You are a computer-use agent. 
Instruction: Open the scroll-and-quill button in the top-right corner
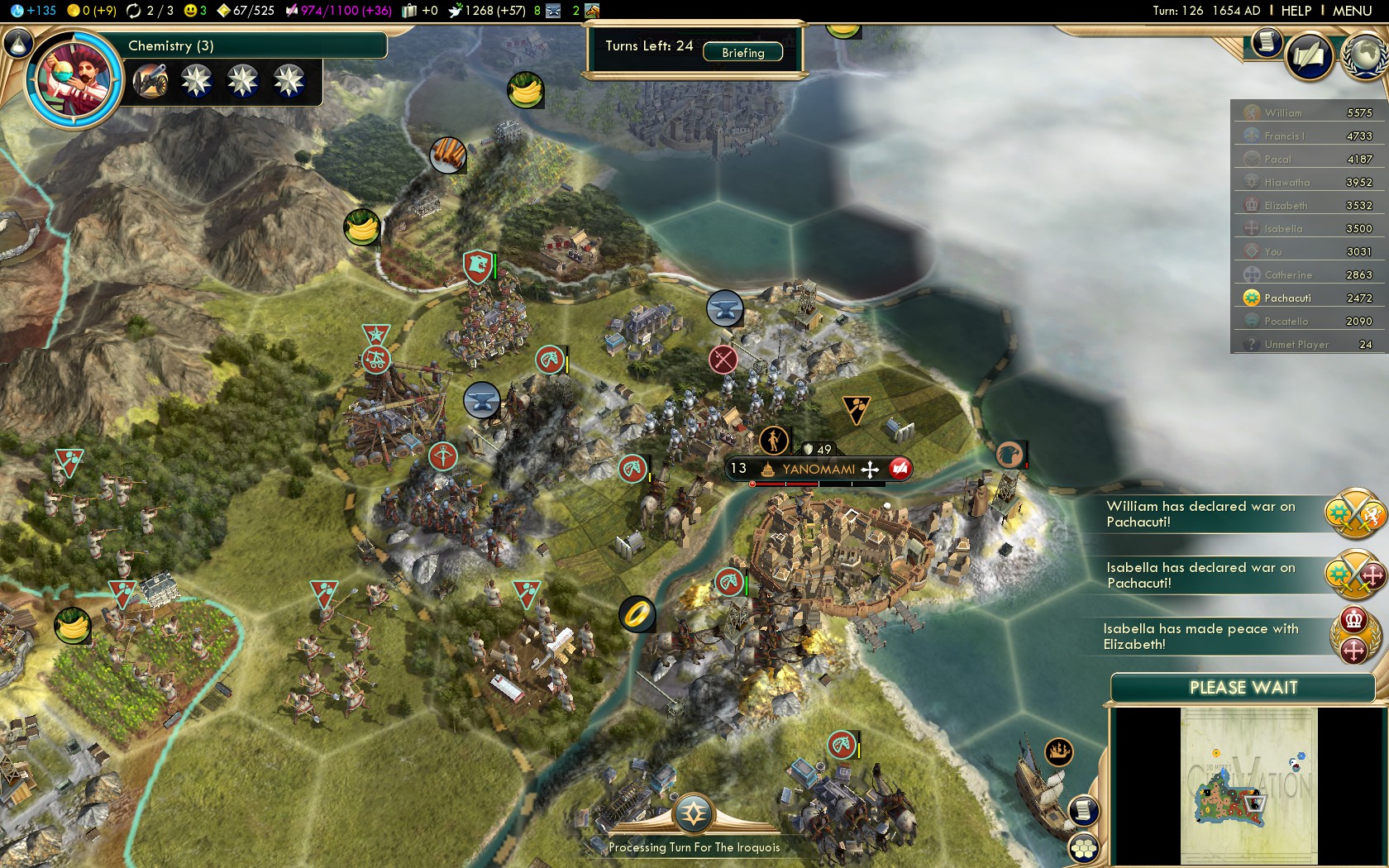pos(1309,56)
